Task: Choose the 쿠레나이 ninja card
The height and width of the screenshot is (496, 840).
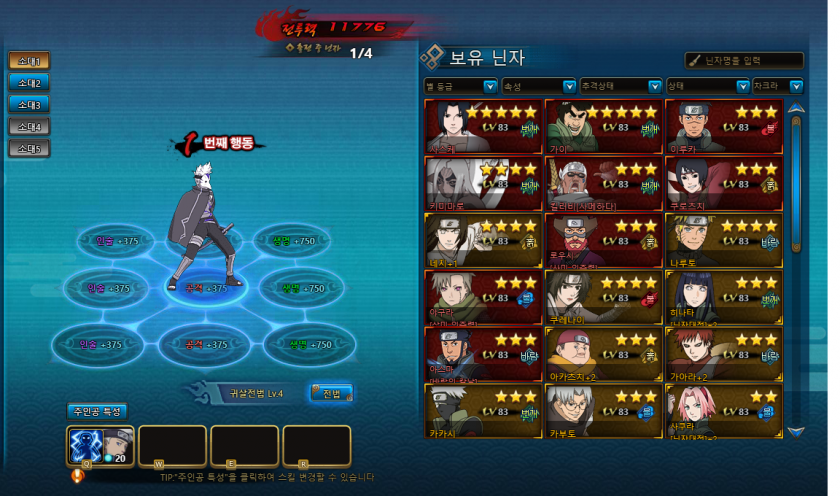Action: coord(604,298)
